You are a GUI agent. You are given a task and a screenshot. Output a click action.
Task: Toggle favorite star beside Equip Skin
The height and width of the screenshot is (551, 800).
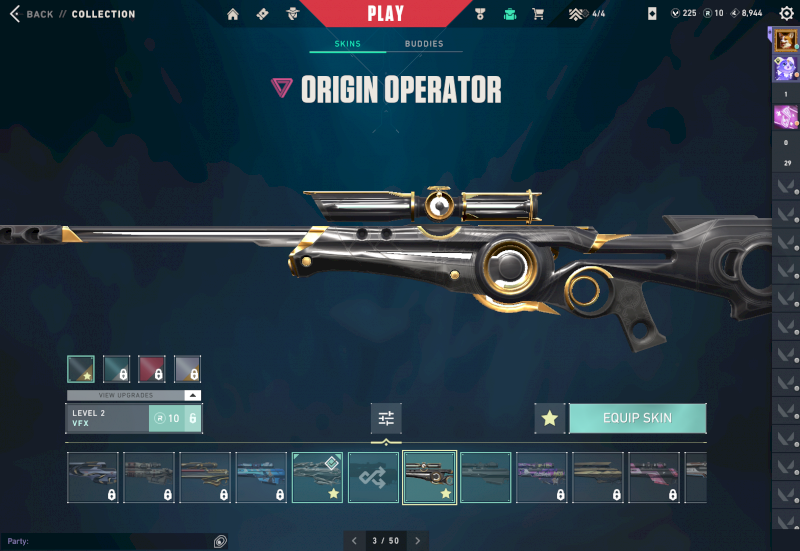(x=549, y=418)
